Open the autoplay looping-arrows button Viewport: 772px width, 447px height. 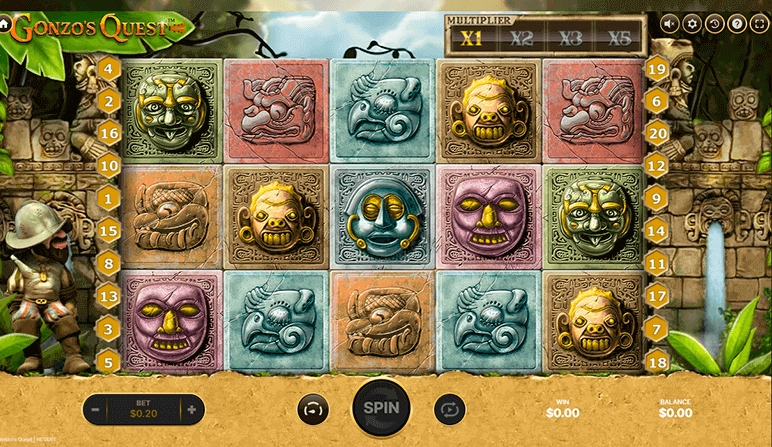tap(449, 409)
